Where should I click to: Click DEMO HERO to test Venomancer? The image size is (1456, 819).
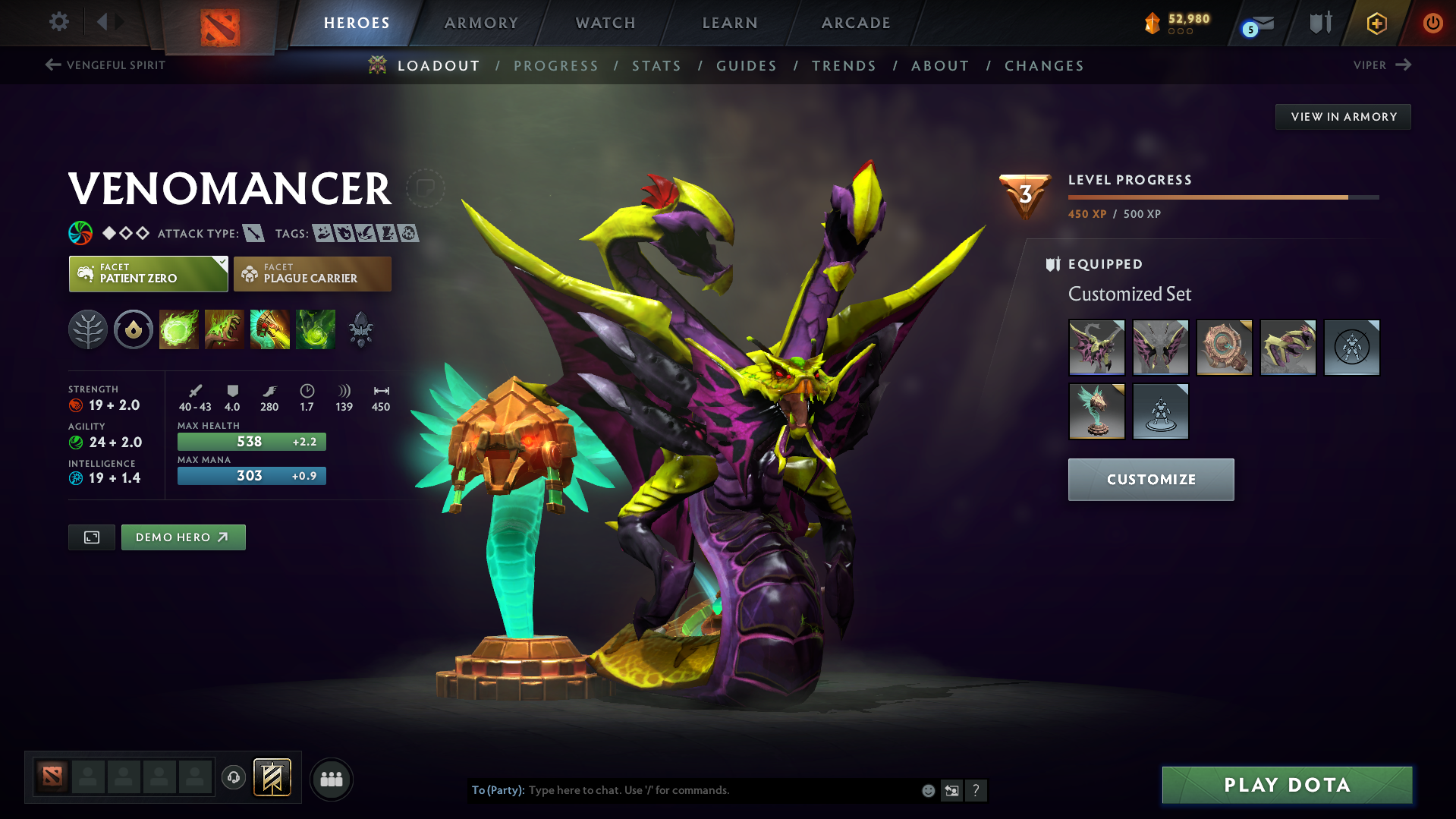183,537
